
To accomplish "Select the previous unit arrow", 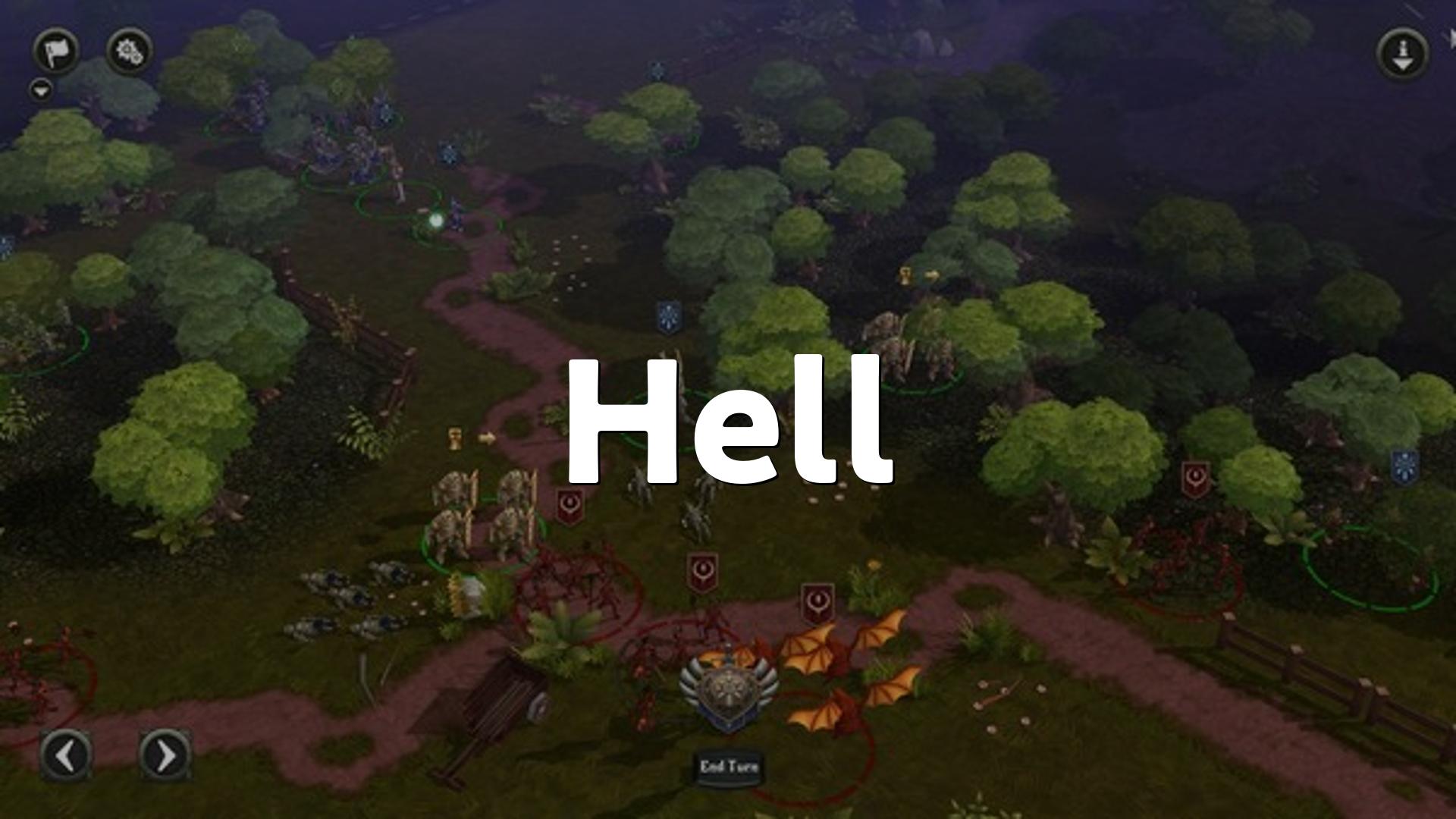I will (x=66, y=755).
